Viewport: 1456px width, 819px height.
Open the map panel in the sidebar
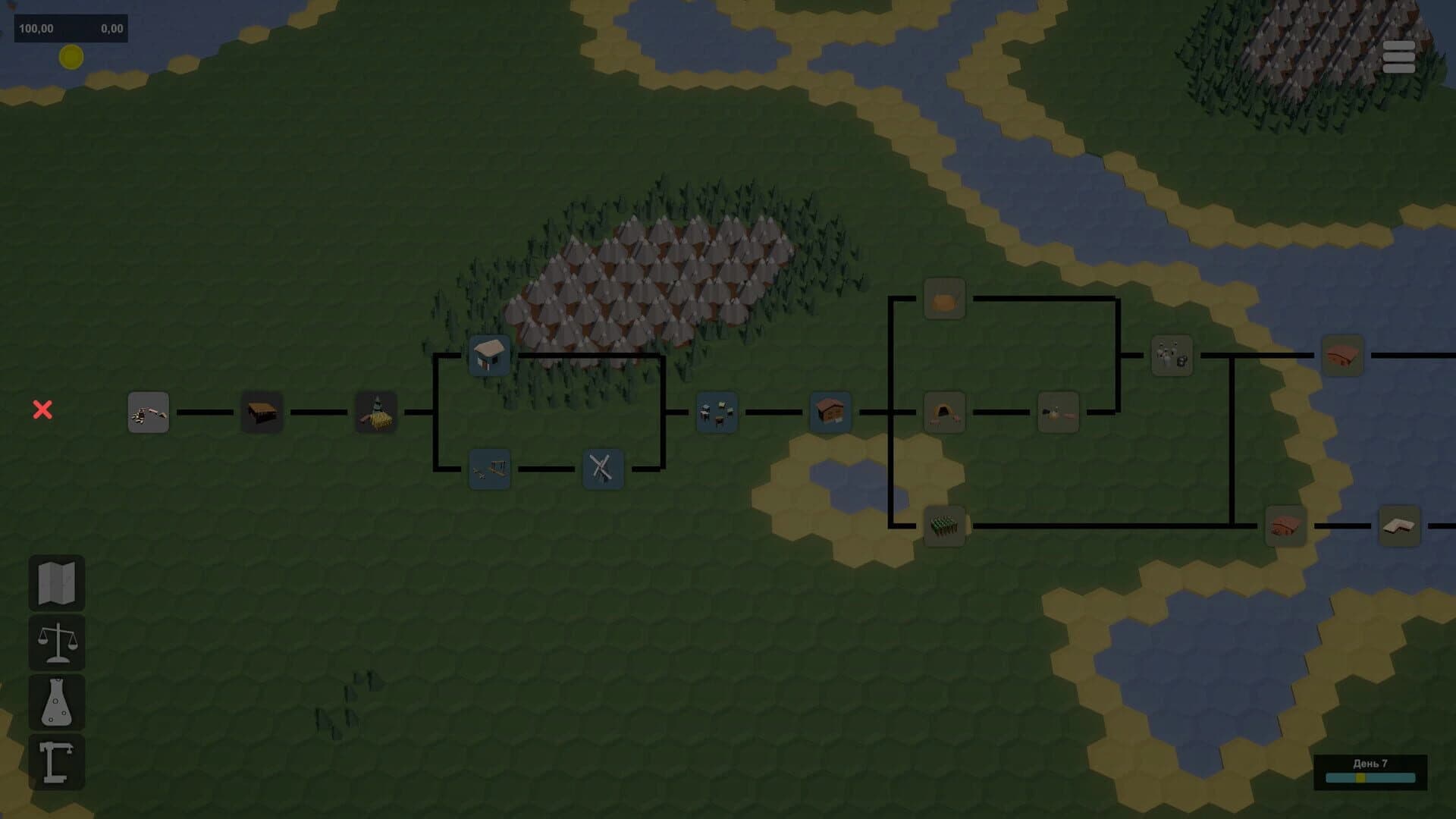[57, 584]
